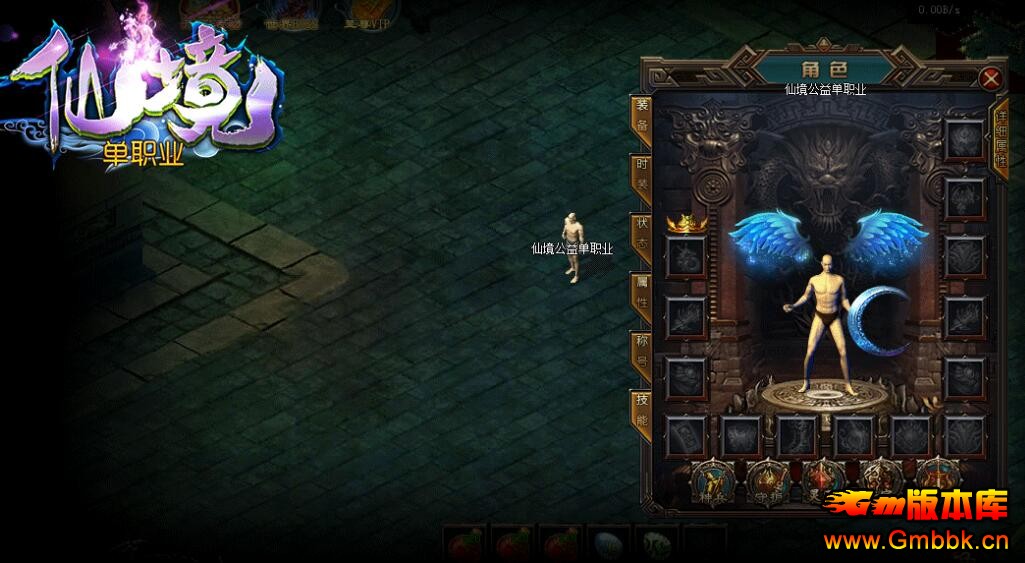Viewport: 1025px width, 563px height.
Task: Click the equipment slot under the gold crown
Action: (686, 257)
